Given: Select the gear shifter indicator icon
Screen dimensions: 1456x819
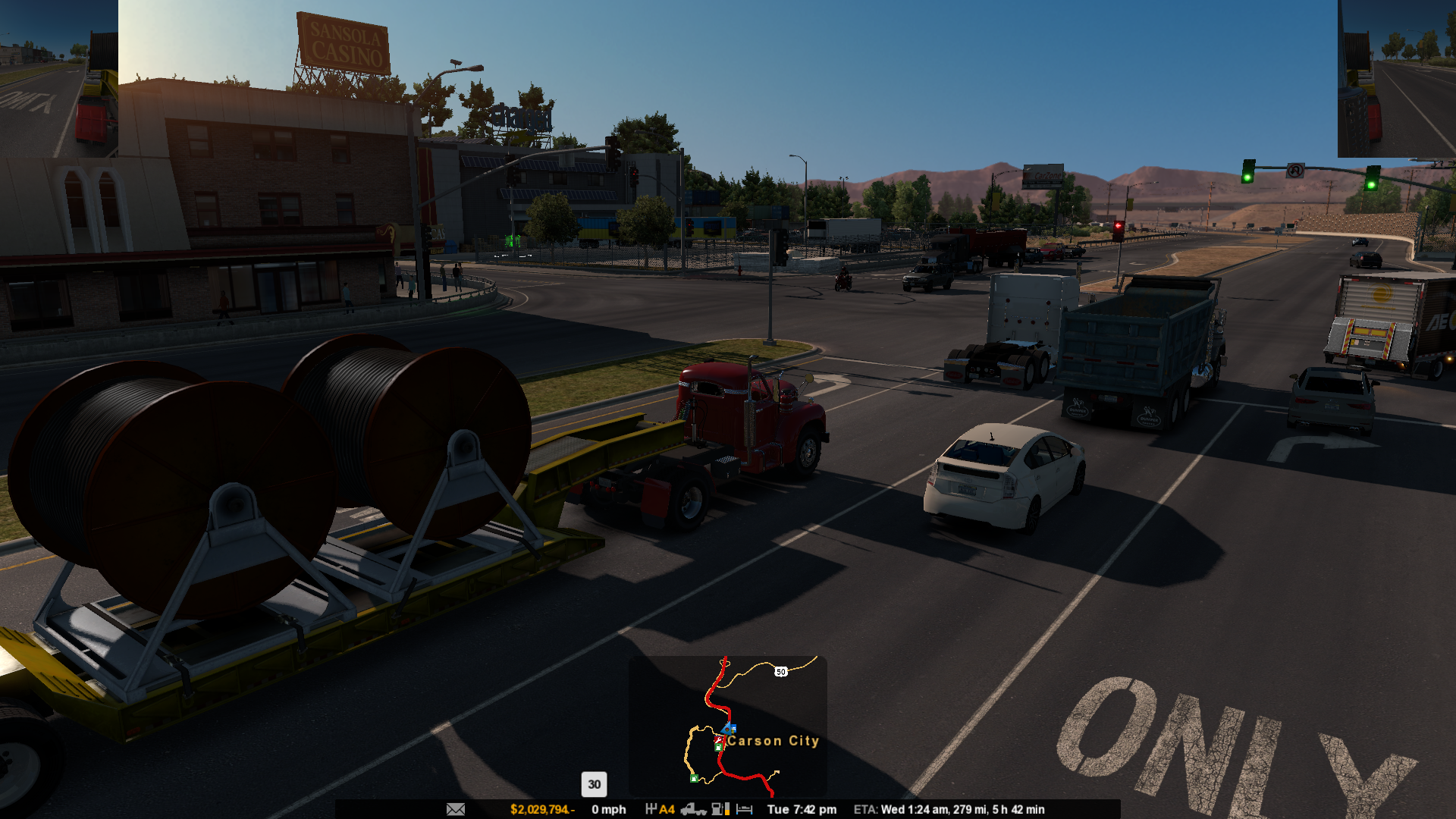Looking at the screenshot, I should coord(651,809).
